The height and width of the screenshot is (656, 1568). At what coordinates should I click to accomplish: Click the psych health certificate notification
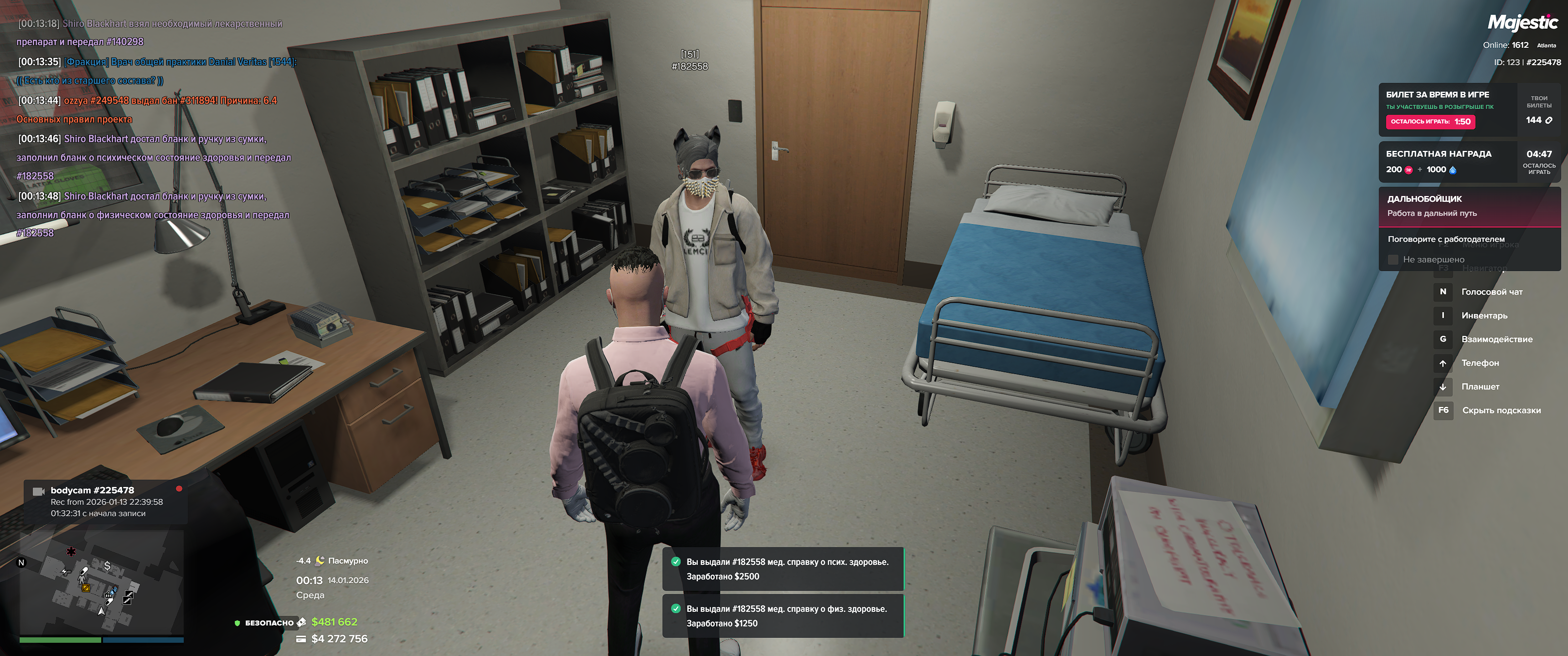click(x=782, y=569)
